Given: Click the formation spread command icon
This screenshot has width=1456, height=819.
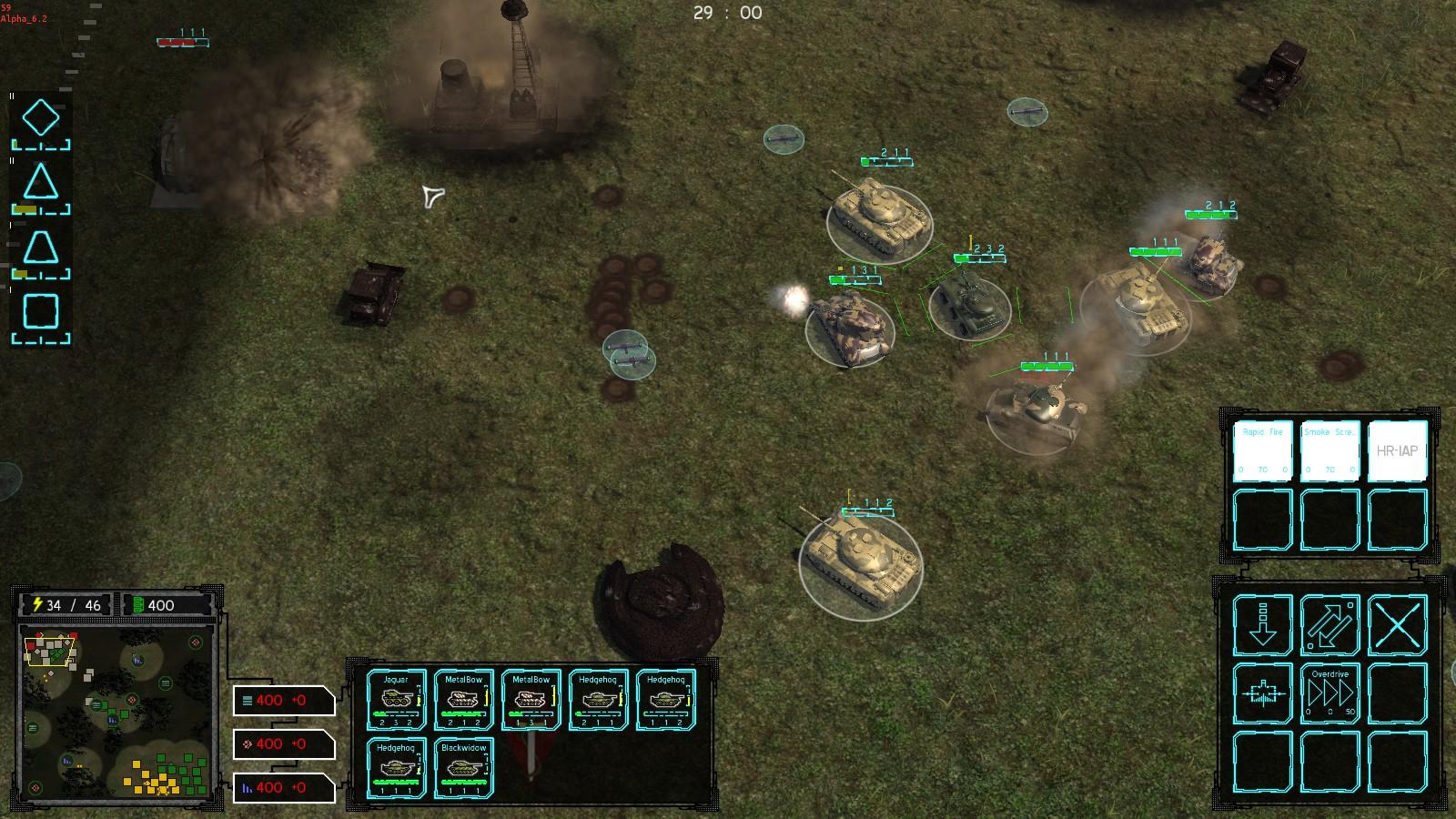Looking at the screenshot, I should 1262,693.
